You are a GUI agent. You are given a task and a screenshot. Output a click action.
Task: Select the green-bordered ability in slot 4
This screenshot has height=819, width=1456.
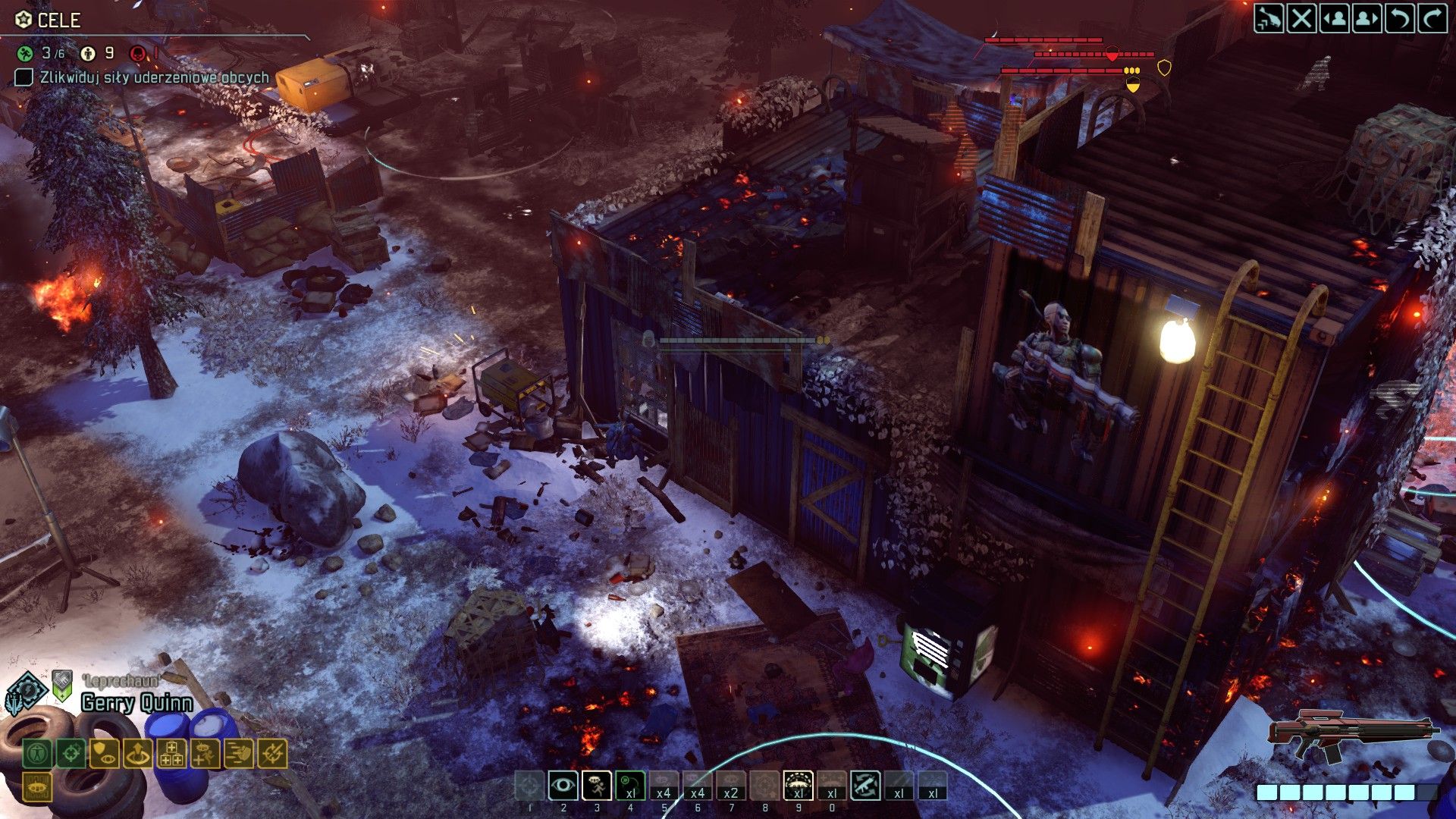click(x=630, y=786)
